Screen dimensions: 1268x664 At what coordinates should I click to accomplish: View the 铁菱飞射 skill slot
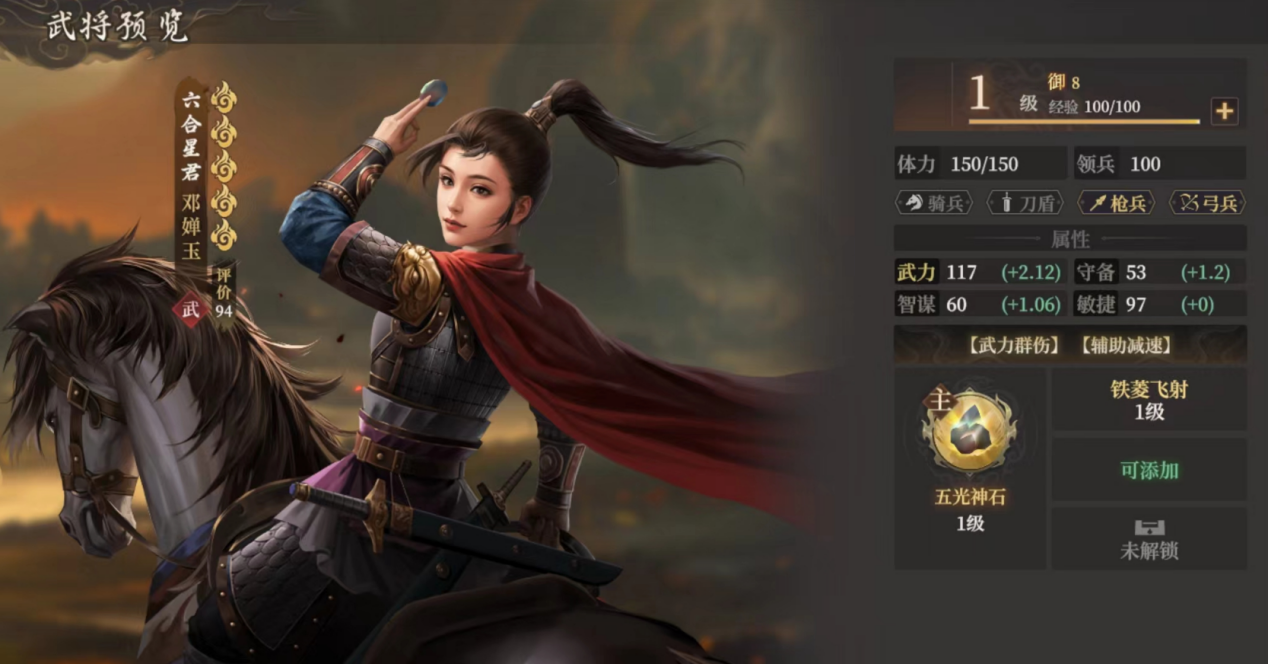(x=1149, y=400)
